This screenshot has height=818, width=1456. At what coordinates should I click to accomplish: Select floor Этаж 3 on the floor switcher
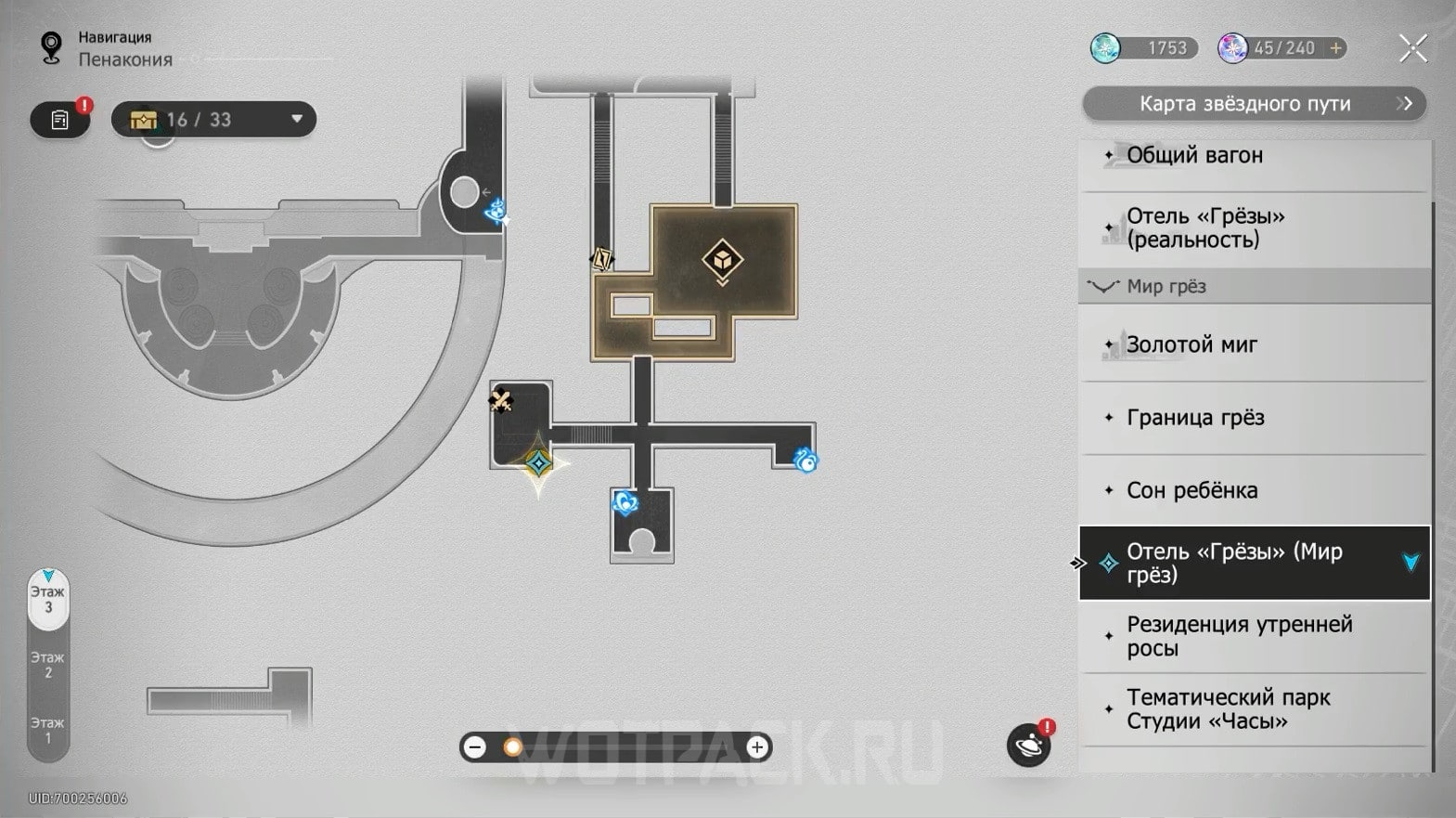tap(48, 599)
